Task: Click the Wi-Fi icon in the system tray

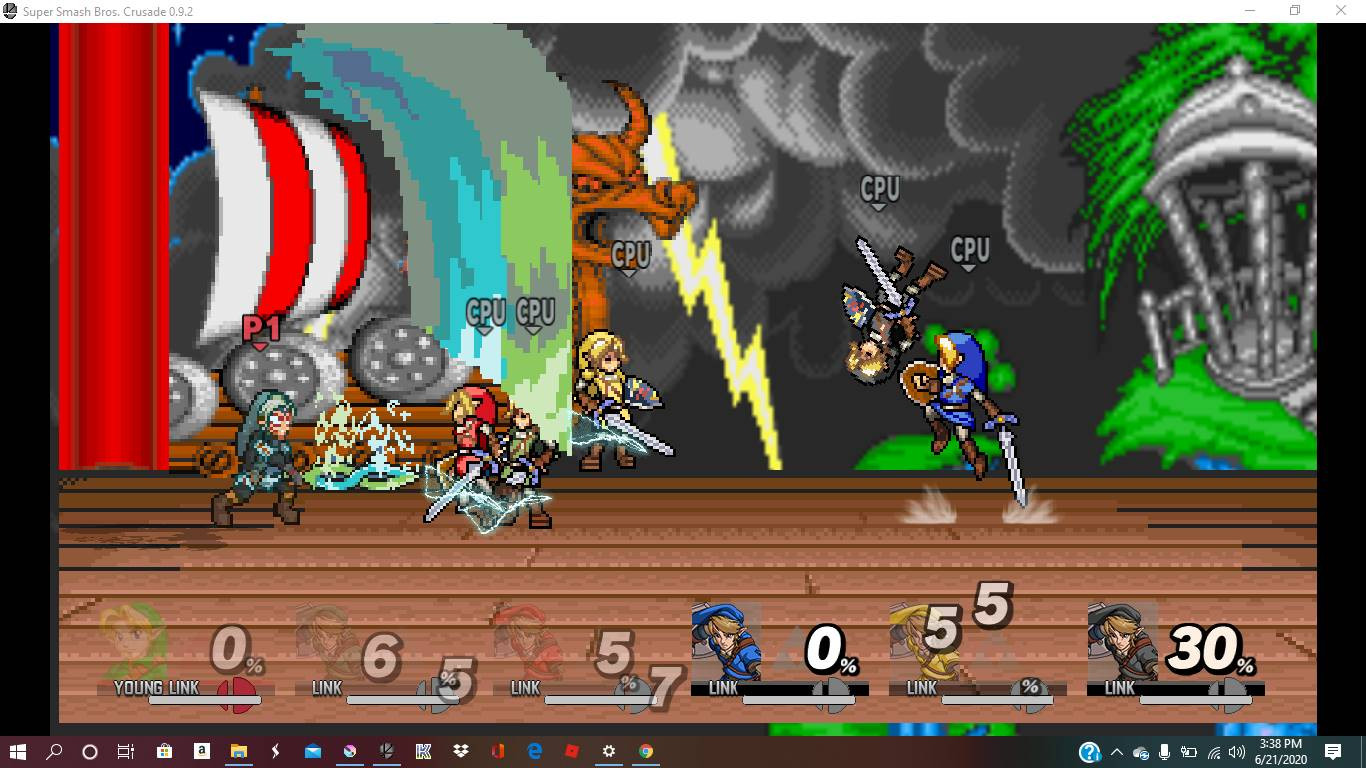Action: [x=1213, y=752]
